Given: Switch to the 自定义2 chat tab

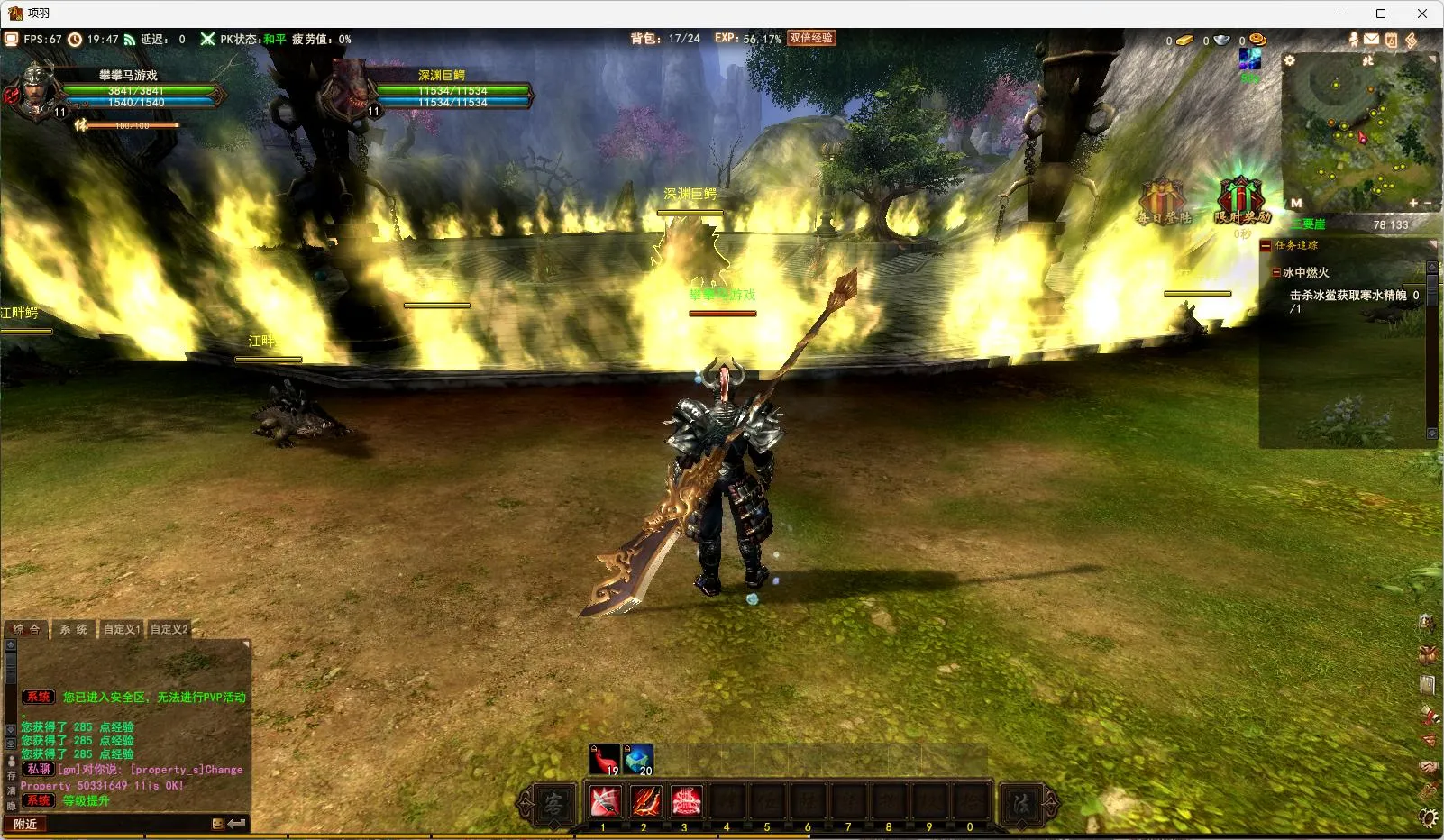Looking at the screenshot, I should tap(169, 629).
